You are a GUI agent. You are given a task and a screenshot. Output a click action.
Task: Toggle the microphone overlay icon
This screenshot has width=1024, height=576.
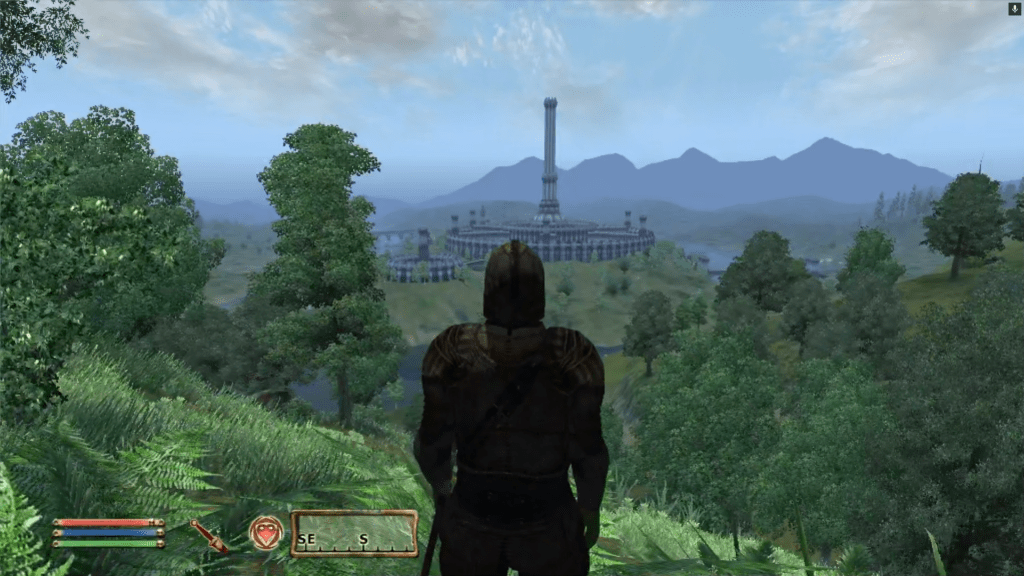point(1014,9)
